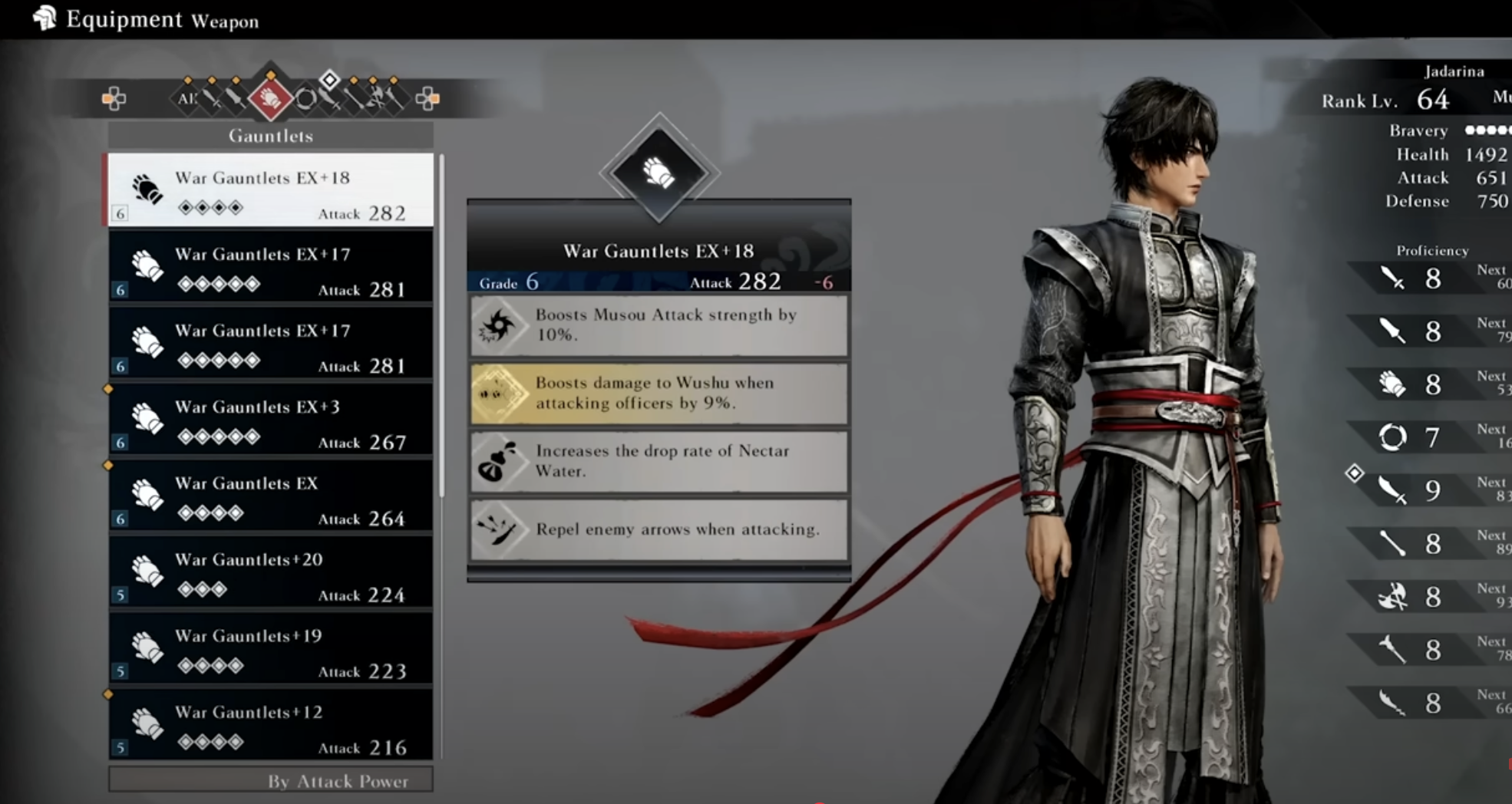Select War Gauntlets+20 in the weapon list
Image resolution: width=1512 pixels, height=804 pixels.
pos(270,574)
